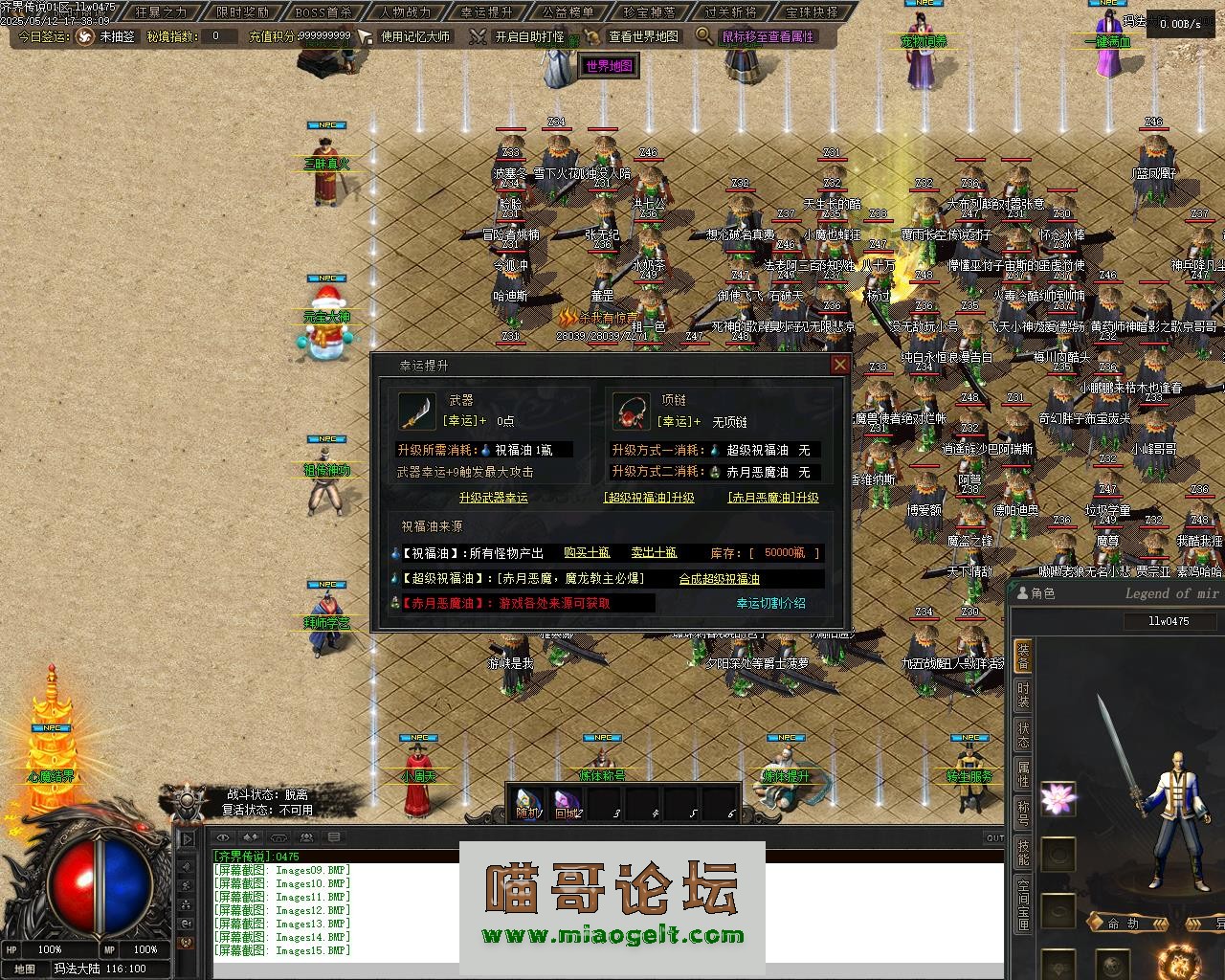This screenshot has width=1225, height=980.
Task: Close the 幸运提升 luck upgrade window
Action: (839, 365)
